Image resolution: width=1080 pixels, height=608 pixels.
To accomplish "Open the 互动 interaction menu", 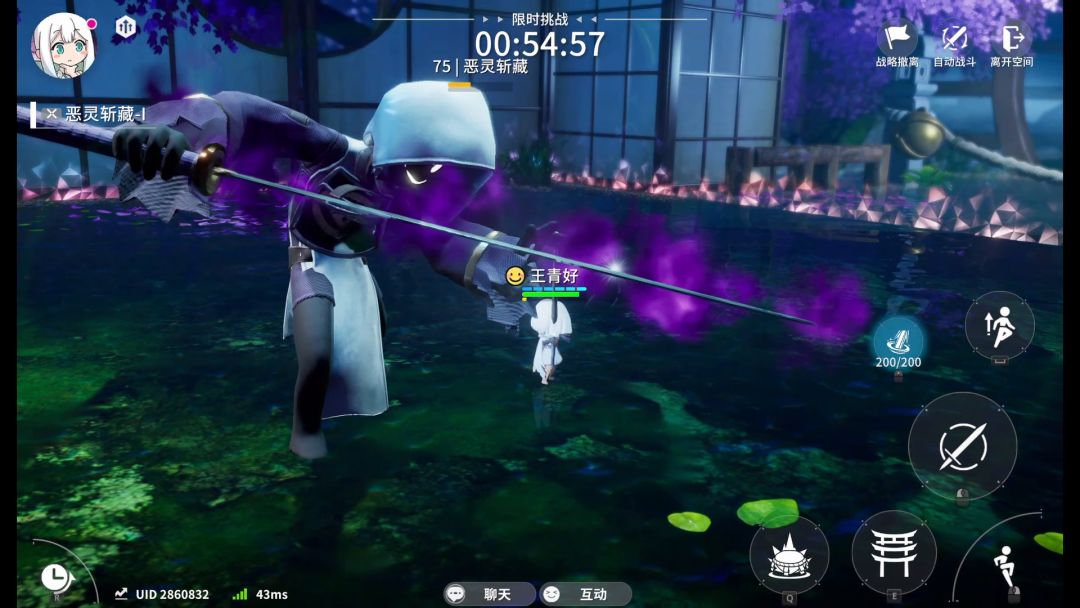I will [585, 594].
